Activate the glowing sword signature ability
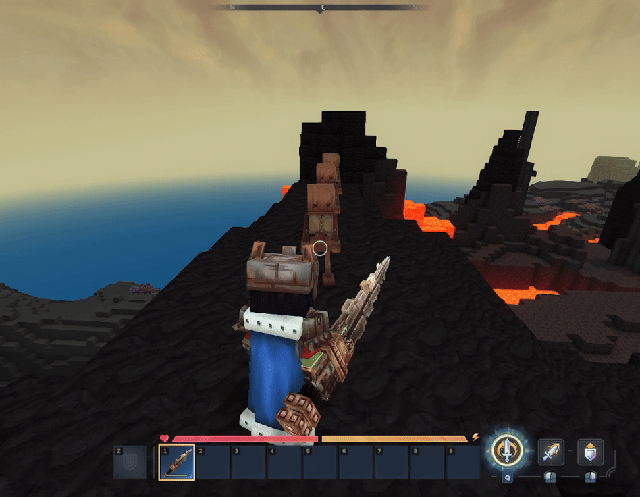 tap(510, 452)
